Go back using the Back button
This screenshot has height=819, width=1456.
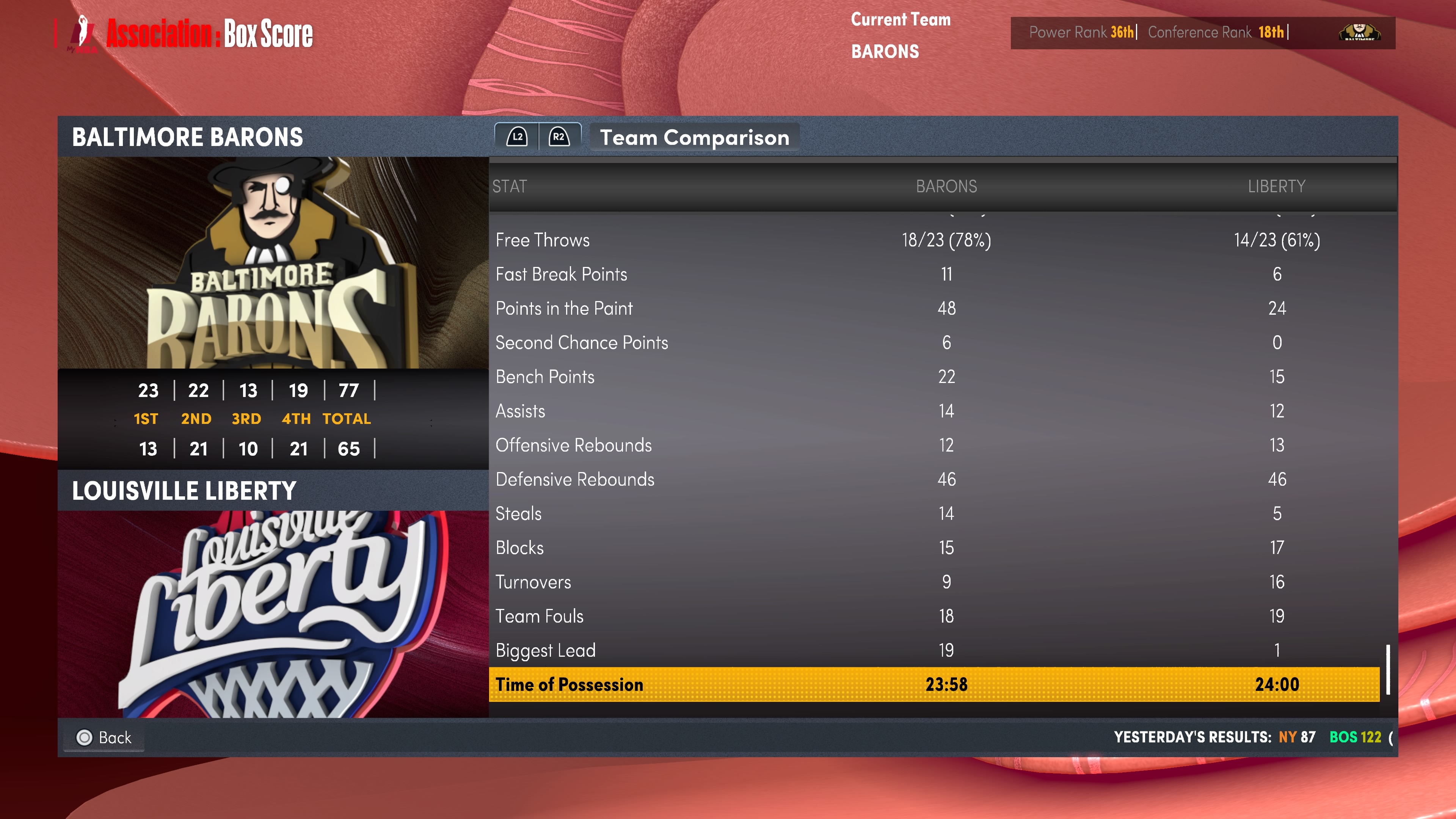click(105, 737)
